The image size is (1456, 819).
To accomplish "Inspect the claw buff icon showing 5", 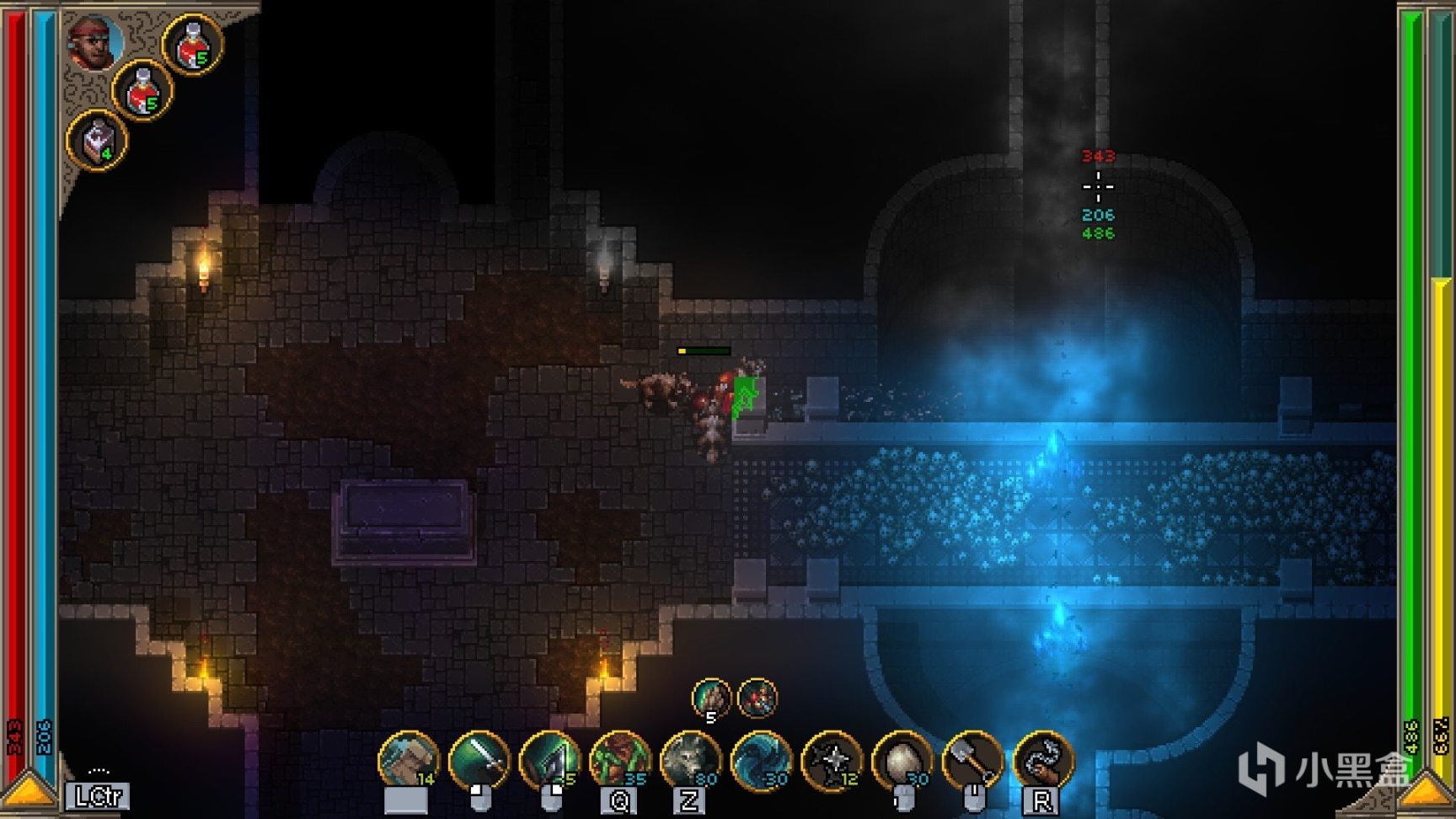I will click(711, 699).
